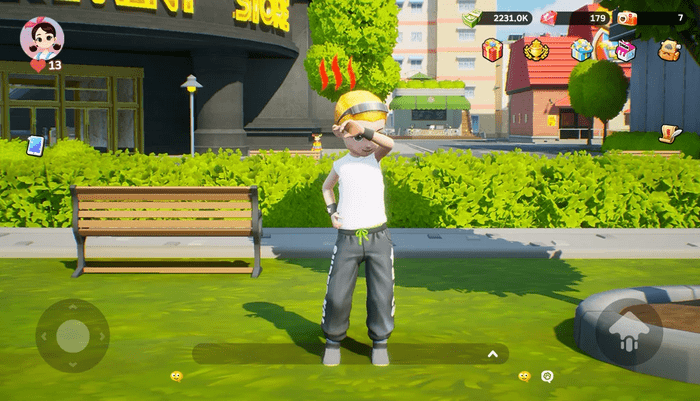The height and width of the screenshot is (401, 700).
Task: Open the quest scroll with quill
Action: point(670,133)
